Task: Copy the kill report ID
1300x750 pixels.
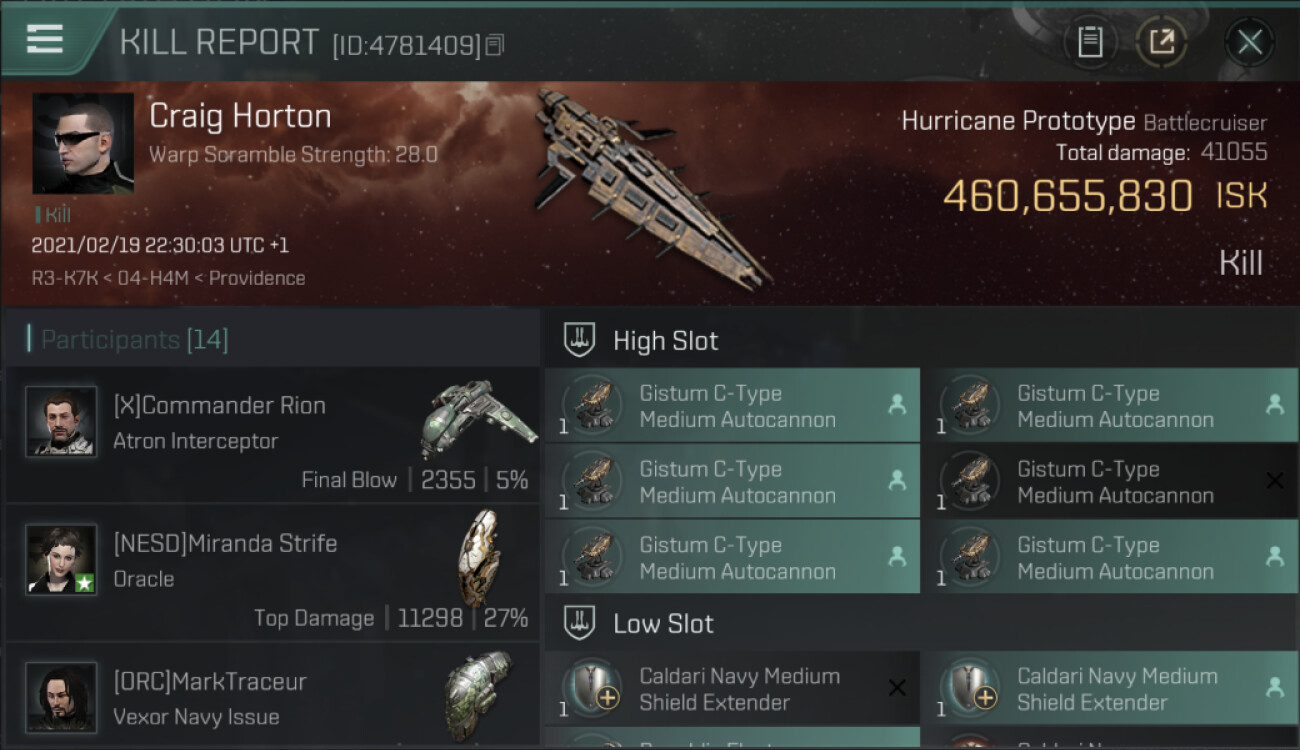Action: pyautogui.click(x=496, y=45)
